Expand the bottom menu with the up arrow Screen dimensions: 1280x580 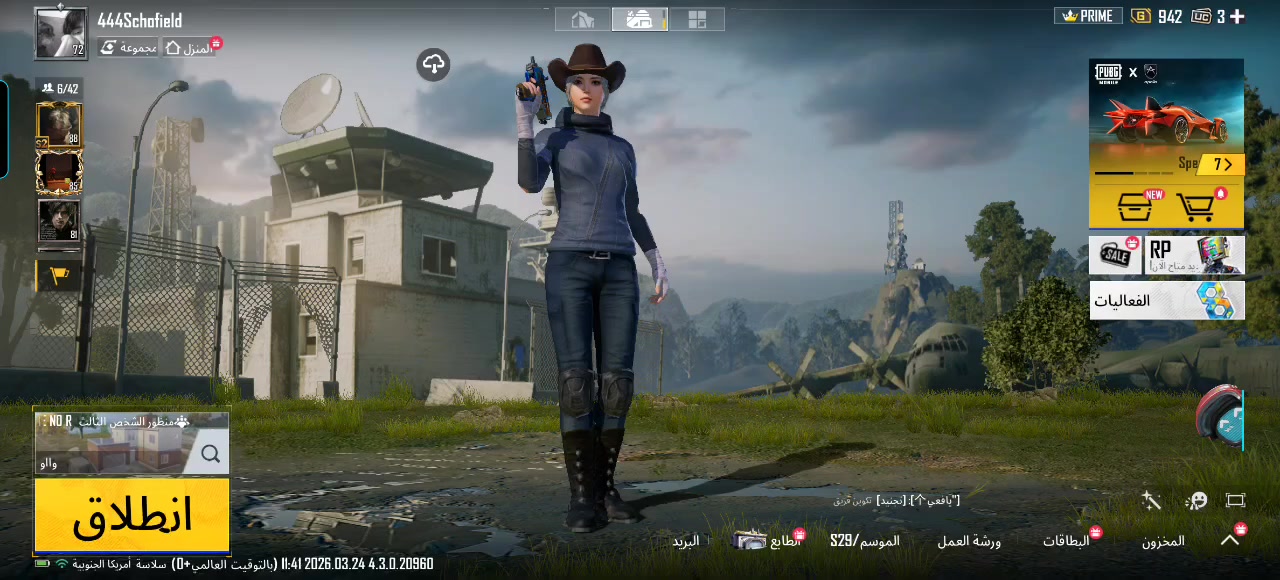tap(1230, 540)
